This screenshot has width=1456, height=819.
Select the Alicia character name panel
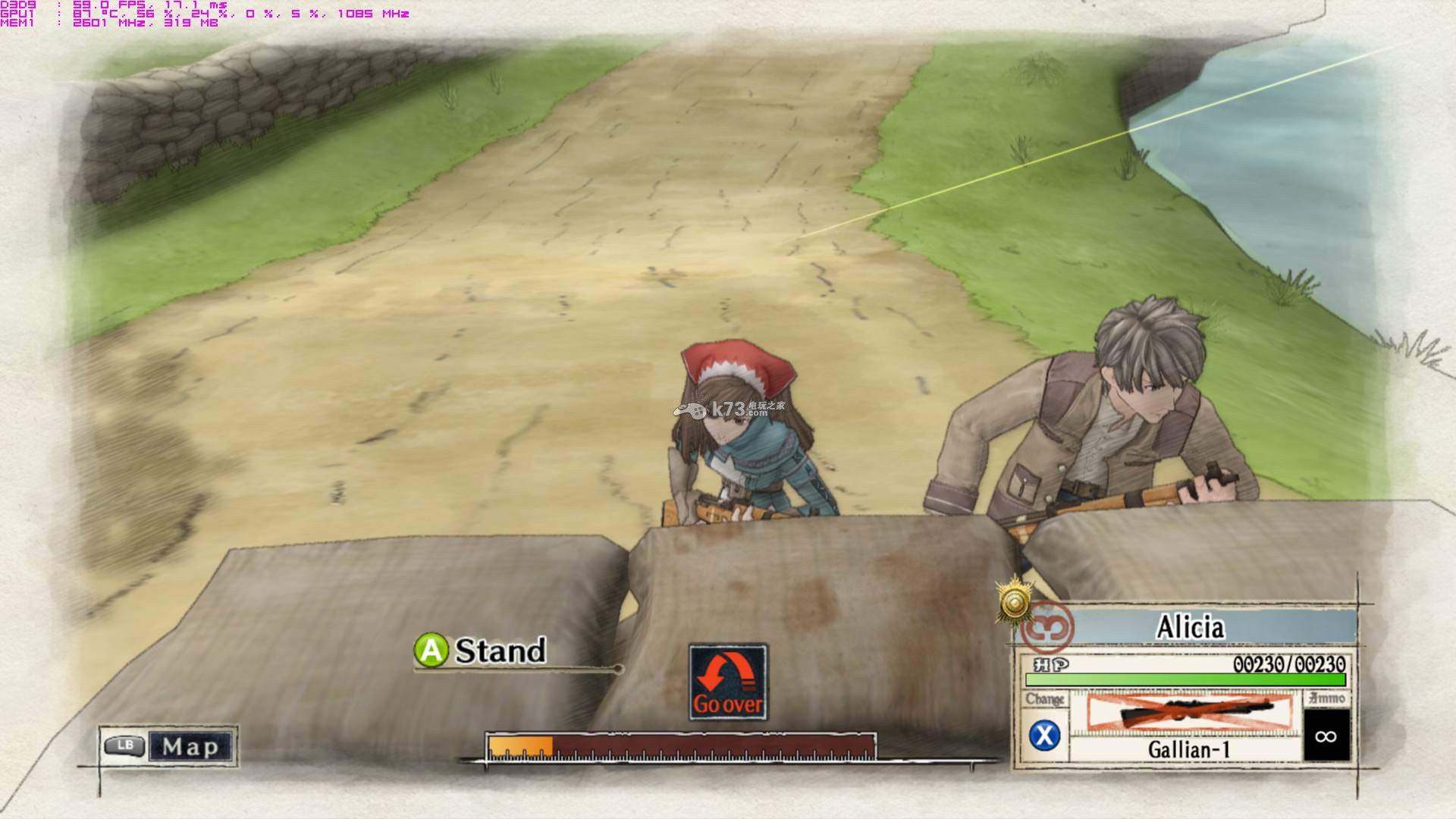point(1191,628)
